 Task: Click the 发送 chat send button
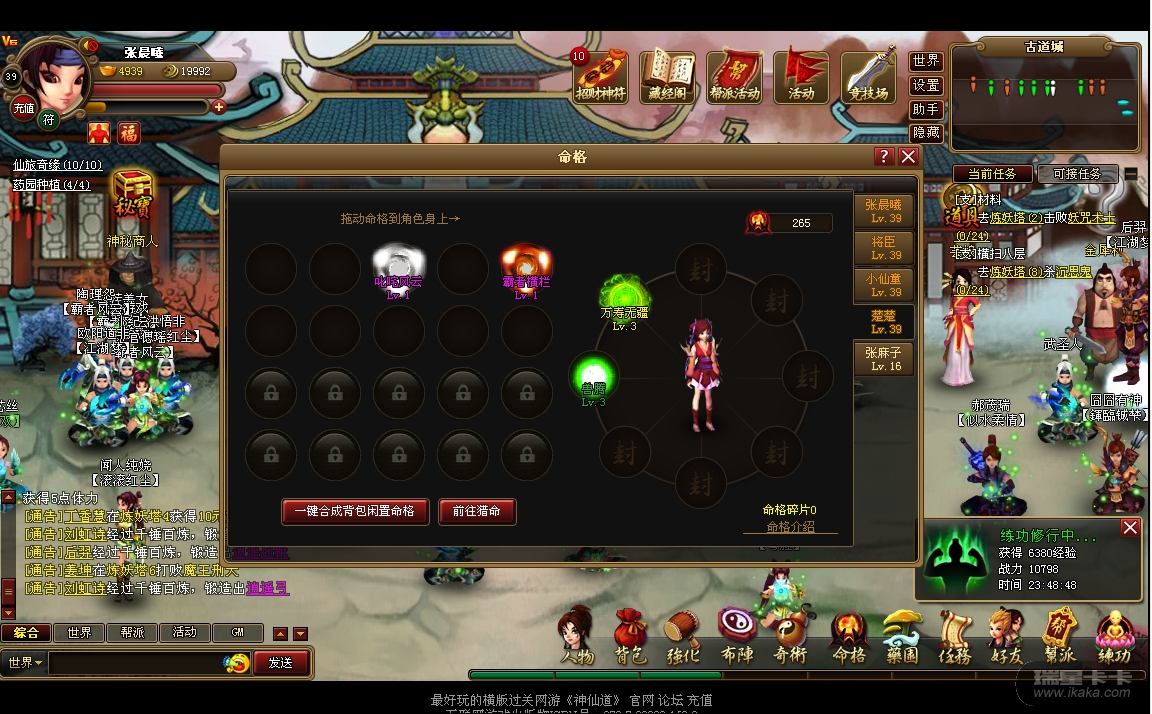point(281,662)
